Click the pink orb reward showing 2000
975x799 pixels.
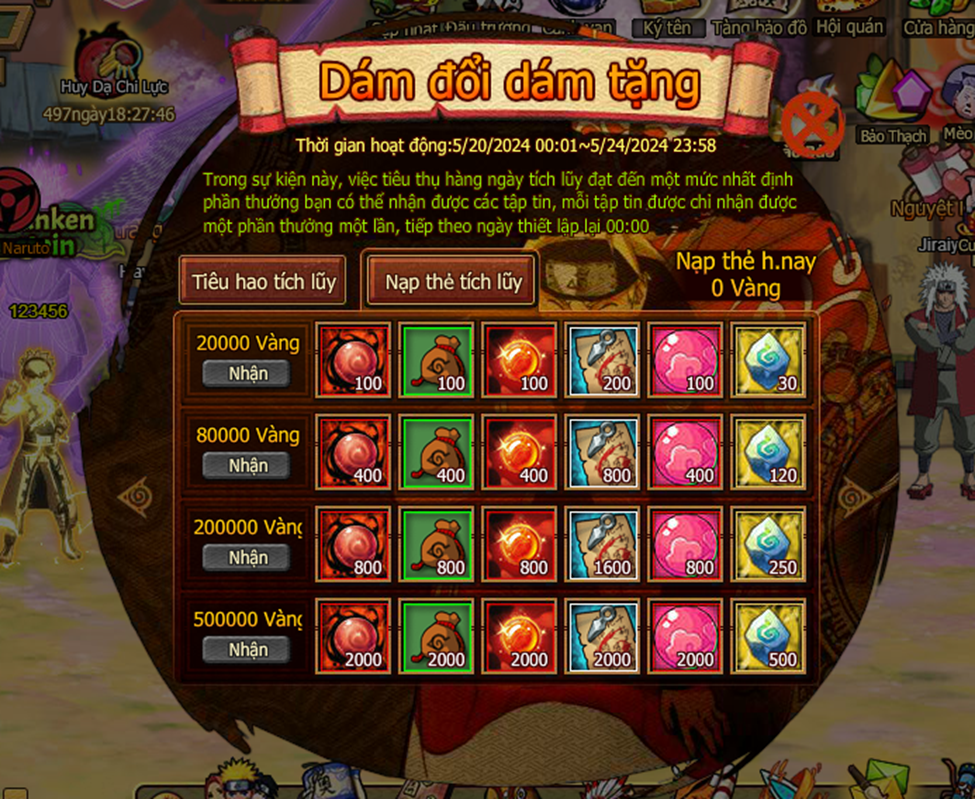click(x=686, y=635)
